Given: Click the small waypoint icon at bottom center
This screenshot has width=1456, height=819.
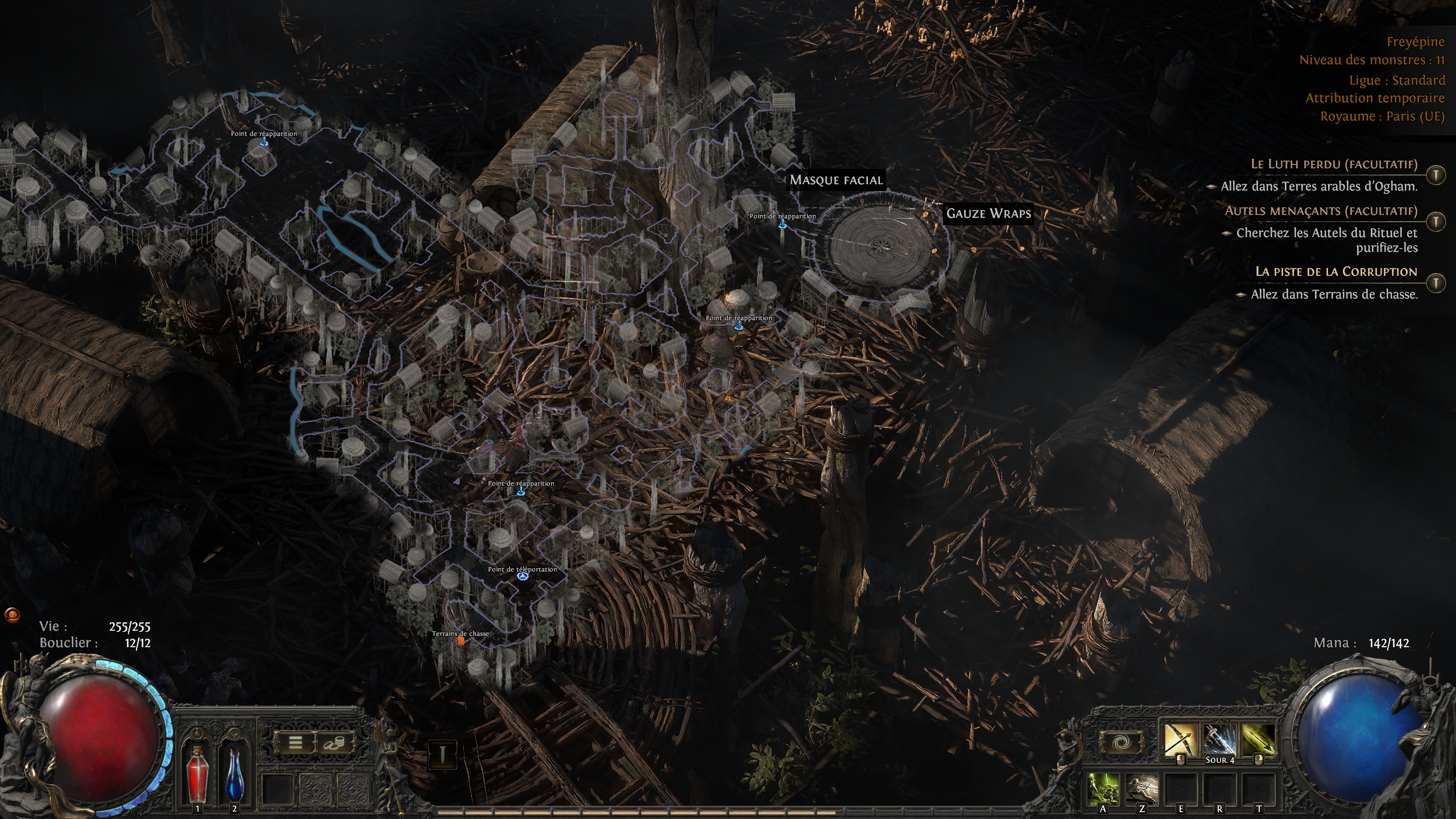Looking at the screenshot, I should 442,754.
